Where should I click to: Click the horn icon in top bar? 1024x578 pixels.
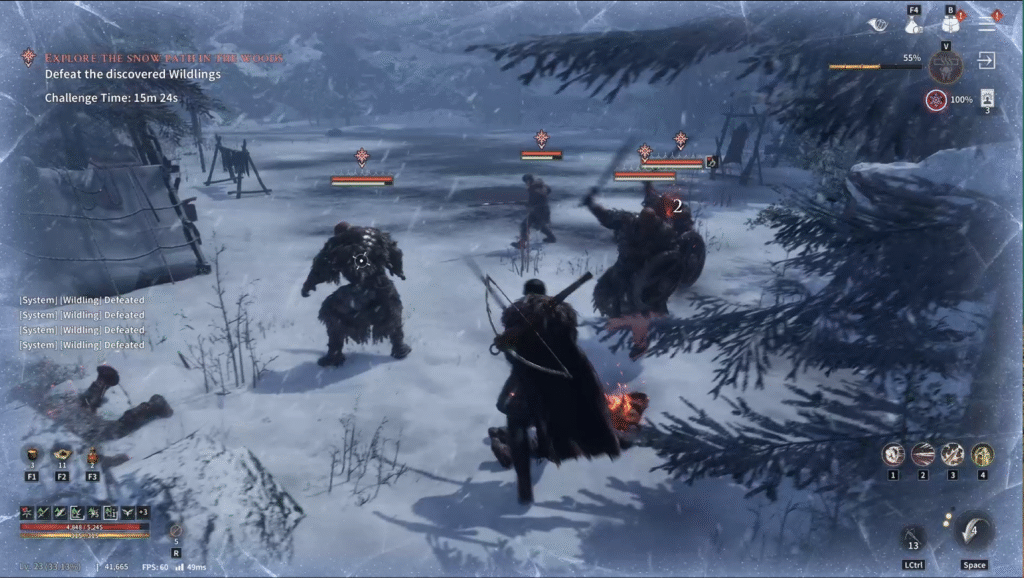coord(878,26)
